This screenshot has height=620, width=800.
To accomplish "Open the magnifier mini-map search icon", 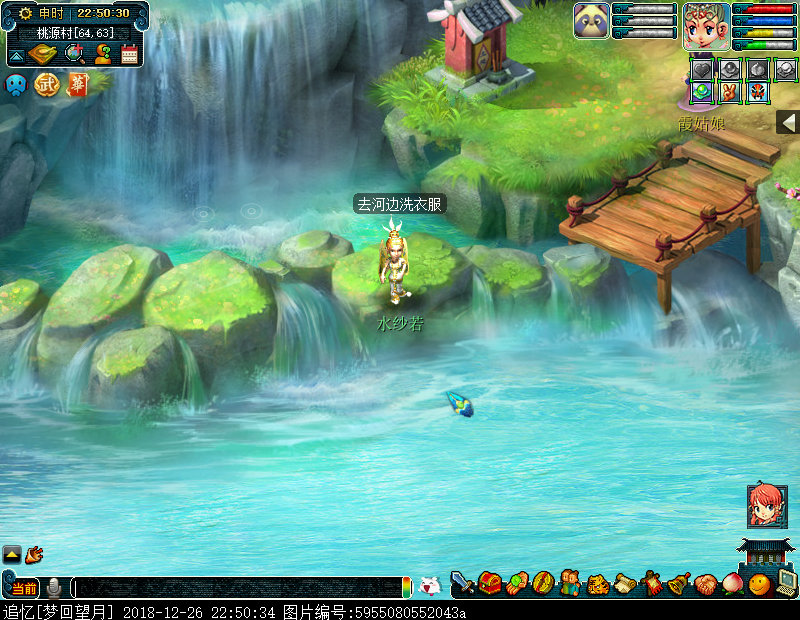I will tap(74, 54).
